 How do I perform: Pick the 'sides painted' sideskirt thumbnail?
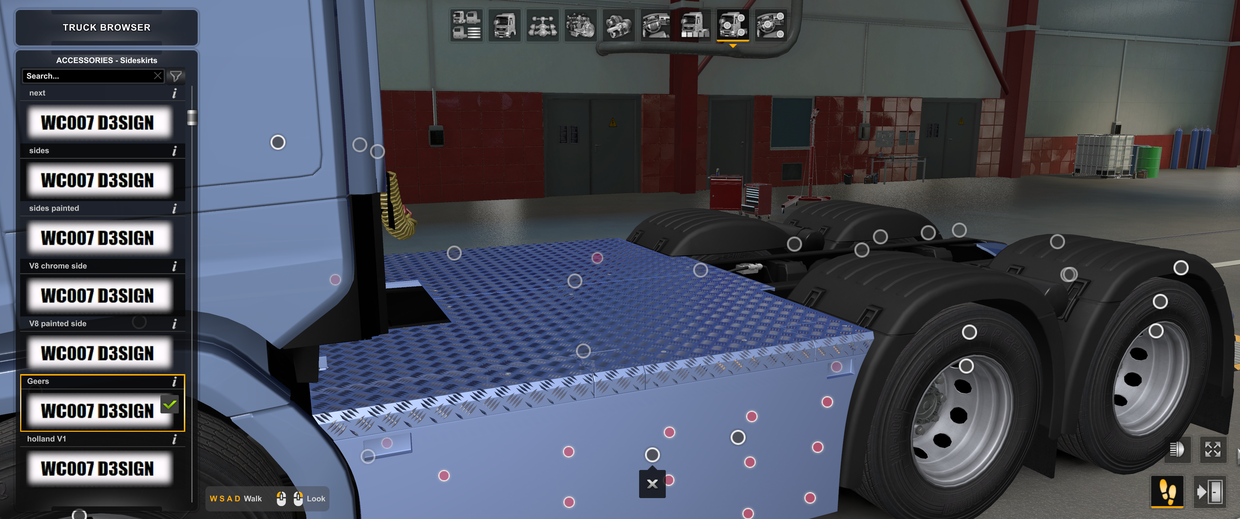97,238
